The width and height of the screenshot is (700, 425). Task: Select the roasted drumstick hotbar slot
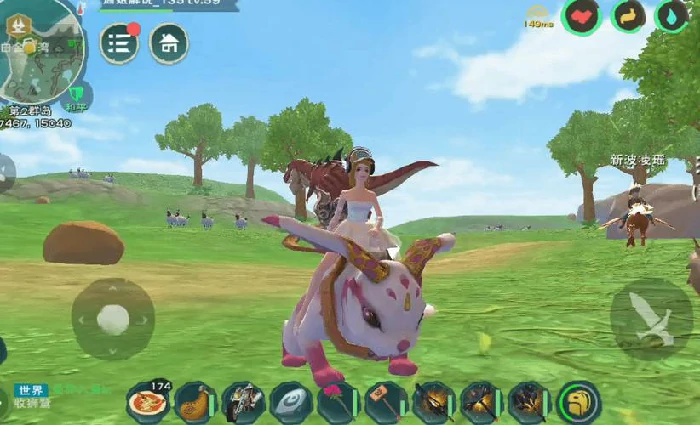click(x=195, y=402)
